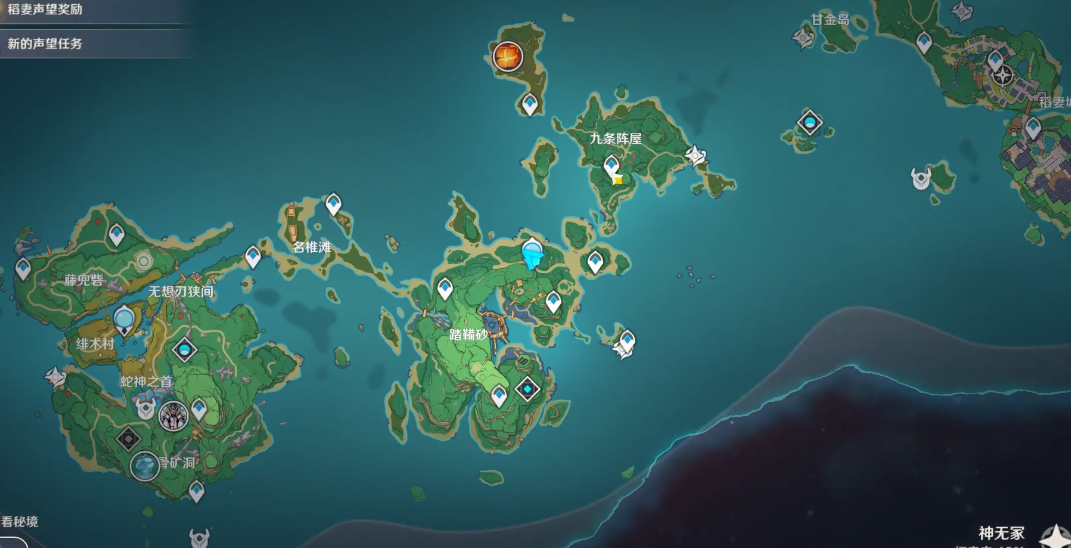Screen dimensions: 1071x548
Task: Select the teleport waypoint at 九条阵屋
Action: click(x=611, y=166)
